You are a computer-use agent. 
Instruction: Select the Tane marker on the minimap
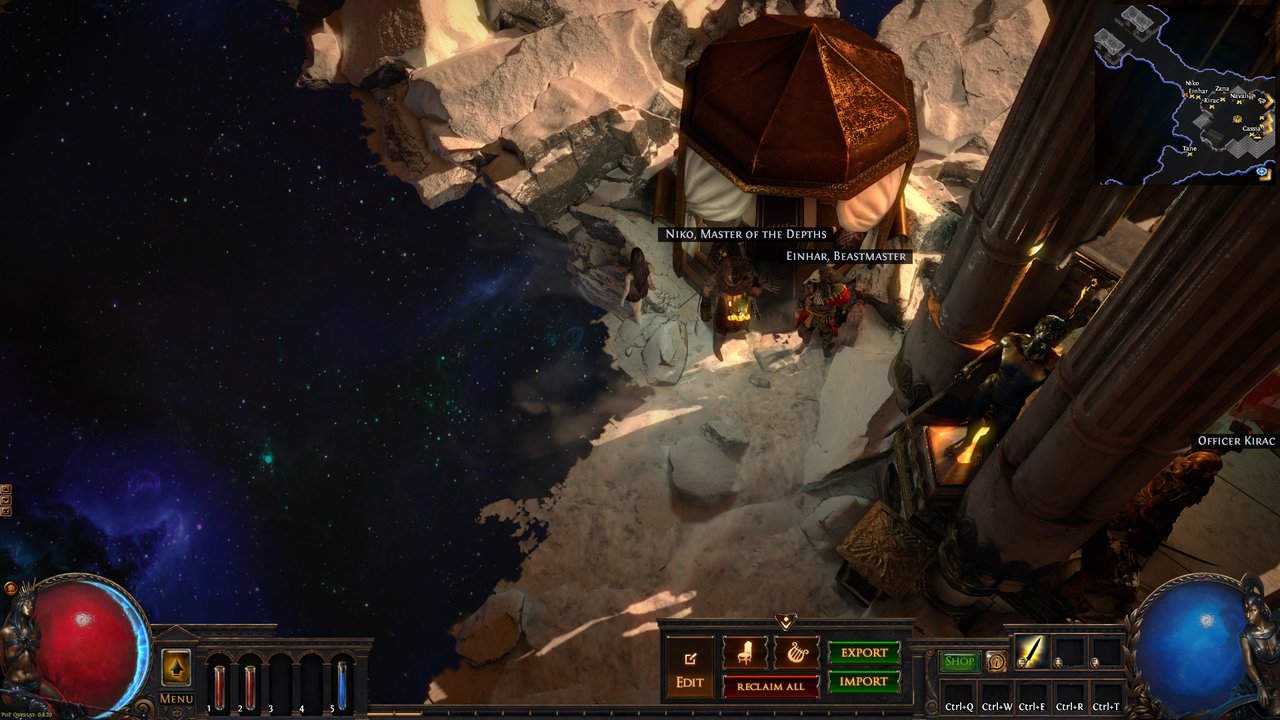click(x=1189, y=154)
